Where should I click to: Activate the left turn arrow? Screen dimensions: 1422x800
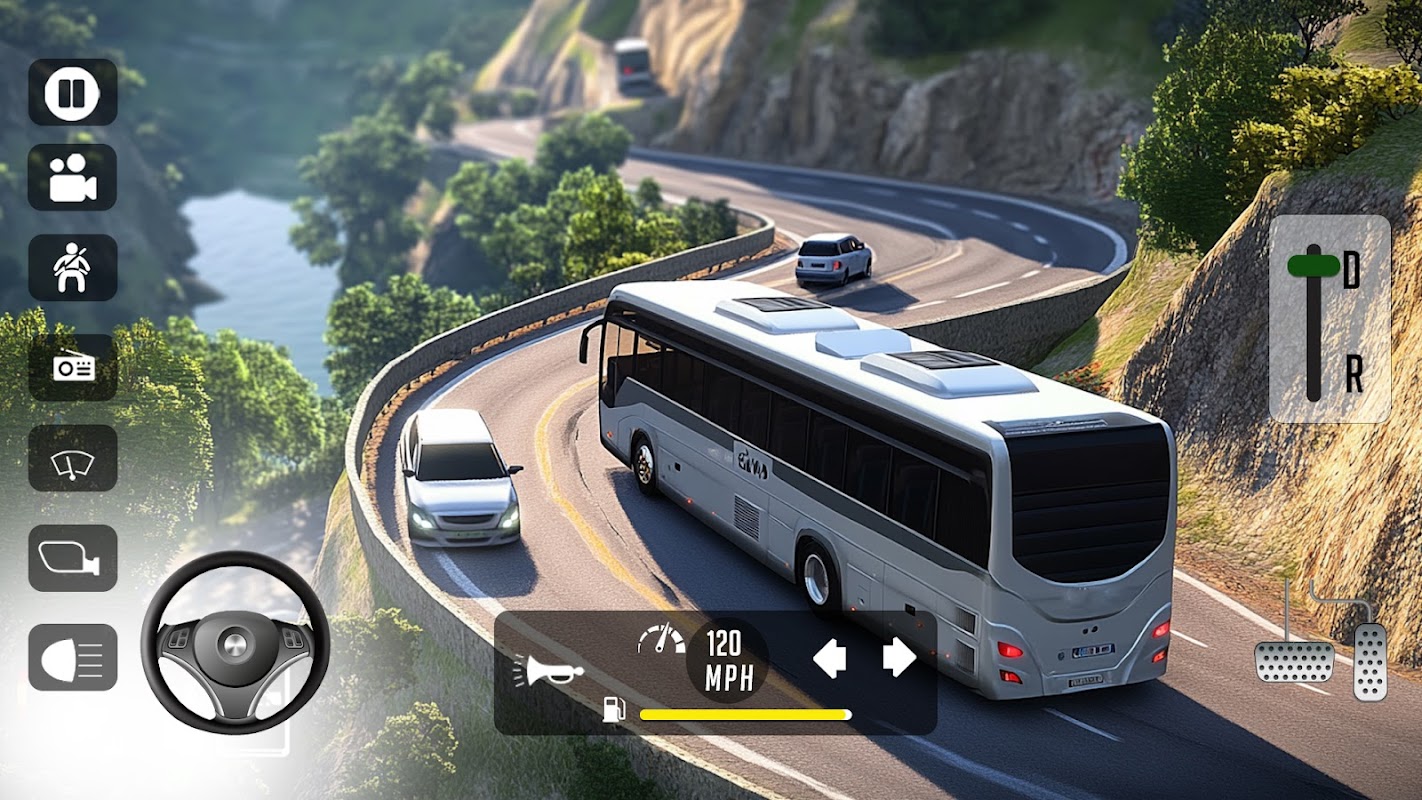pyautogui.click(x=830, y=658)
